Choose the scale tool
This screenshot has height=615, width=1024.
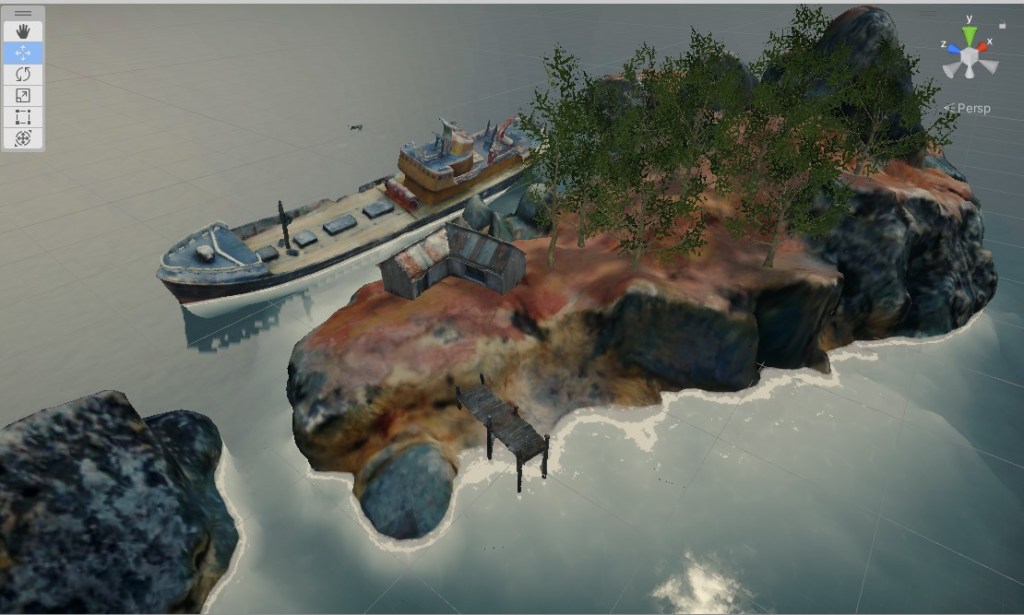[23, 96]
